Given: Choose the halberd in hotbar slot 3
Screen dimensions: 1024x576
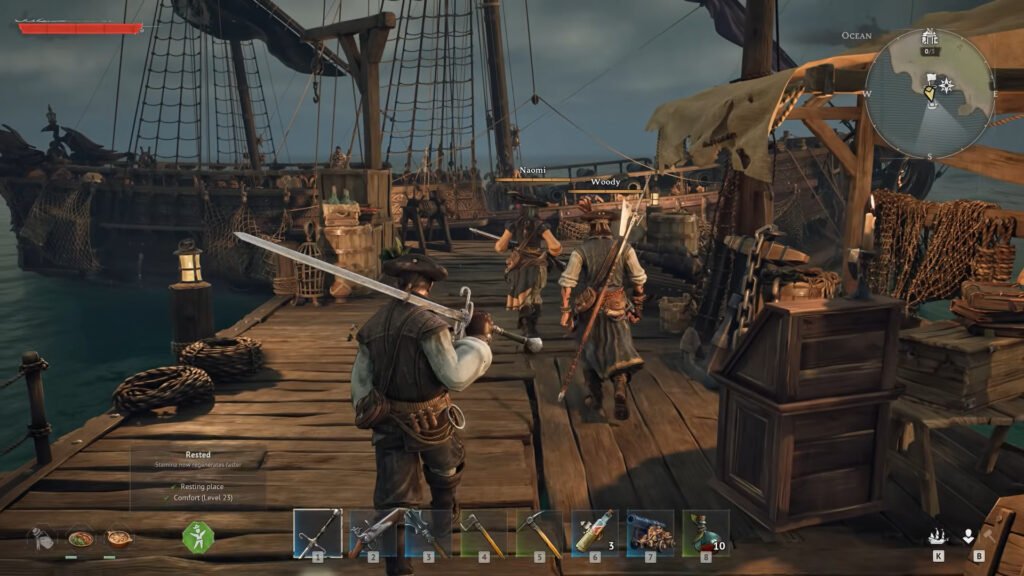Looking at the screenshot, I should tap(428, 532).
